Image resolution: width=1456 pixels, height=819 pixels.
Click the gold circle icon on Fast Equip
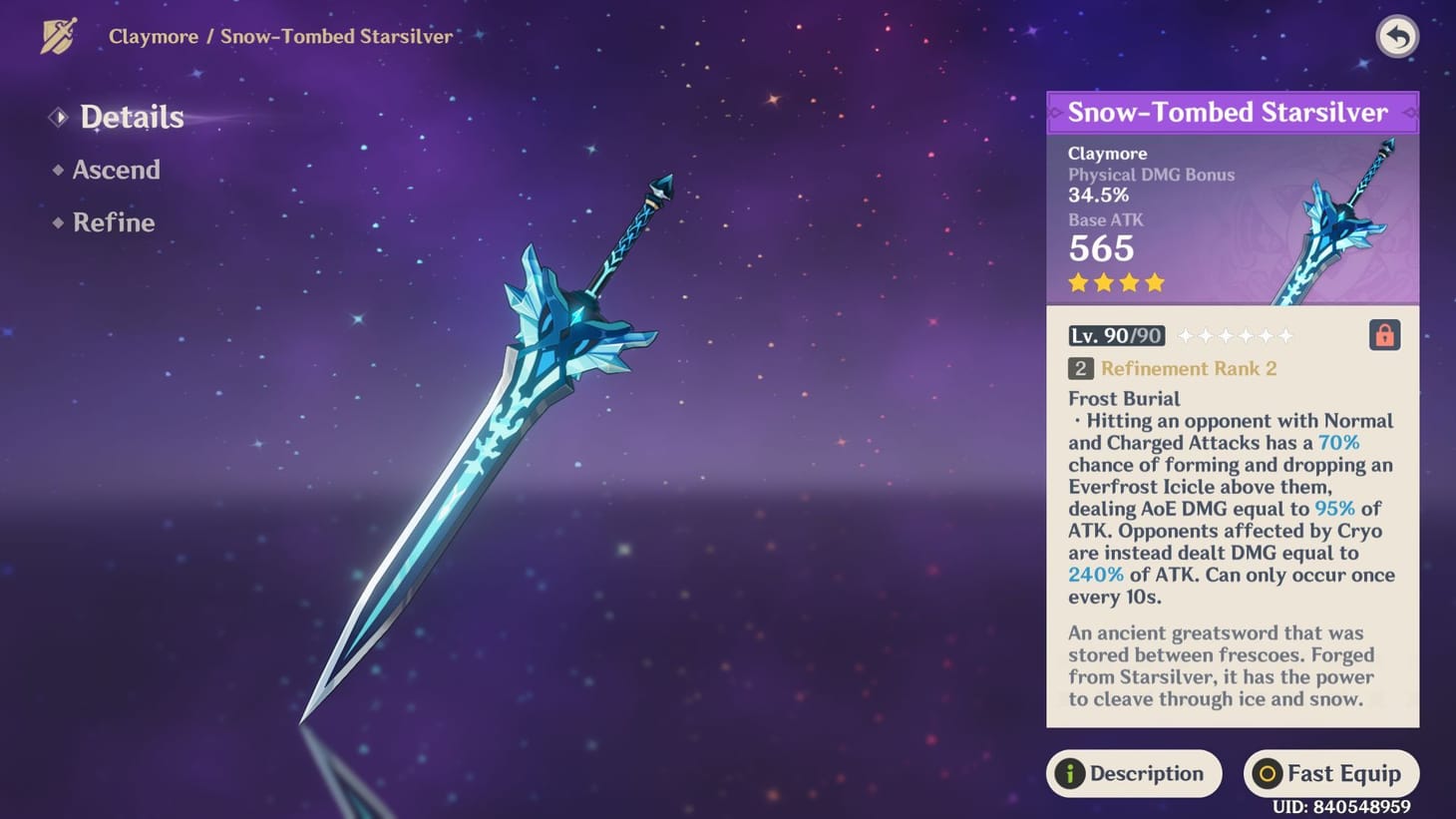click(1267, 773)
